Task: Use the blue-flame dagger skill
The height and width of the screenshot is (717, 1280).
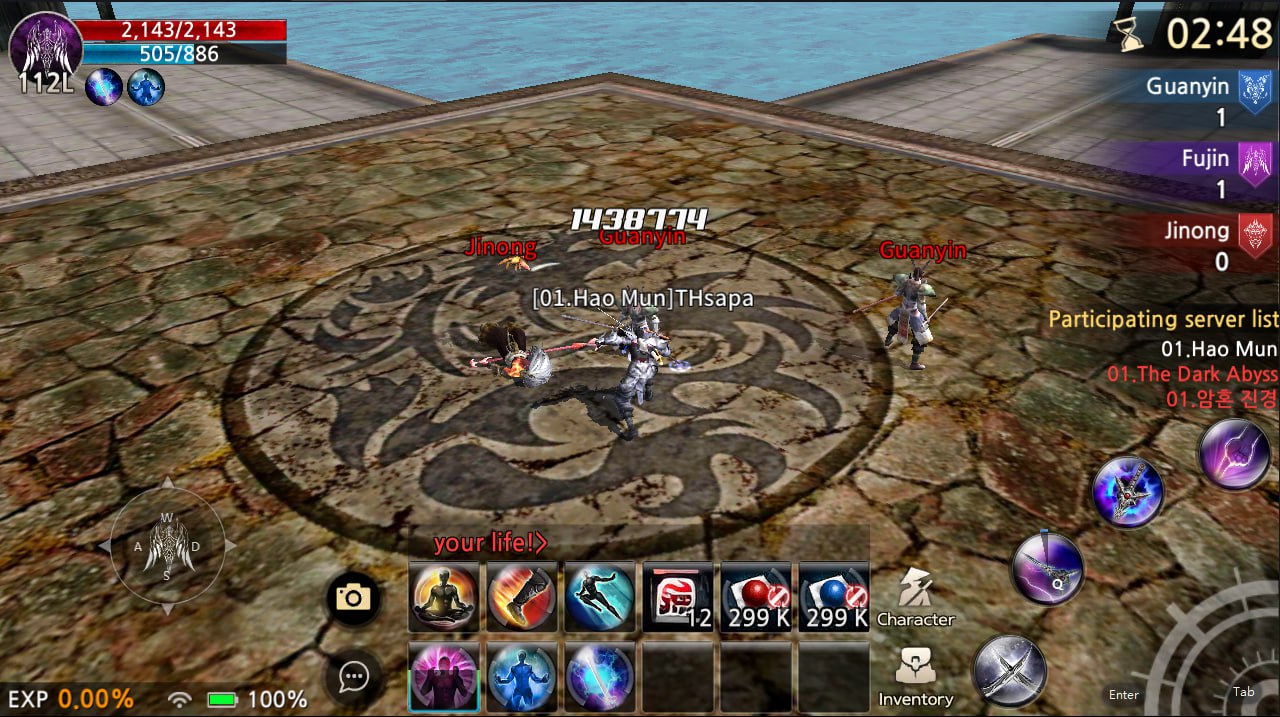Action: 1128,491
